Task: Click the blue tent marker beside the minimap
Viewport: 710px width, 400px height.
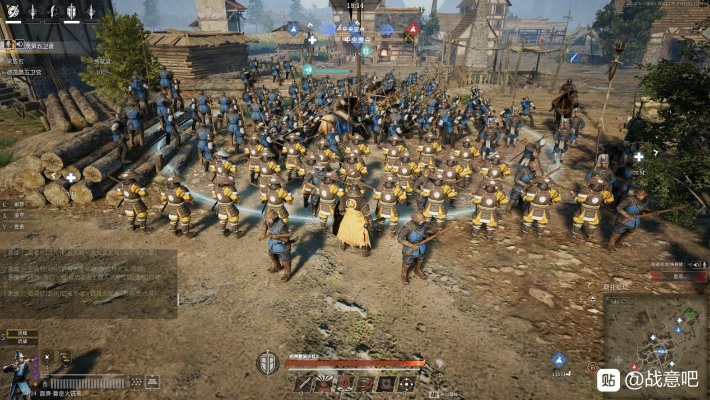Action: click(x=559, y=360)
